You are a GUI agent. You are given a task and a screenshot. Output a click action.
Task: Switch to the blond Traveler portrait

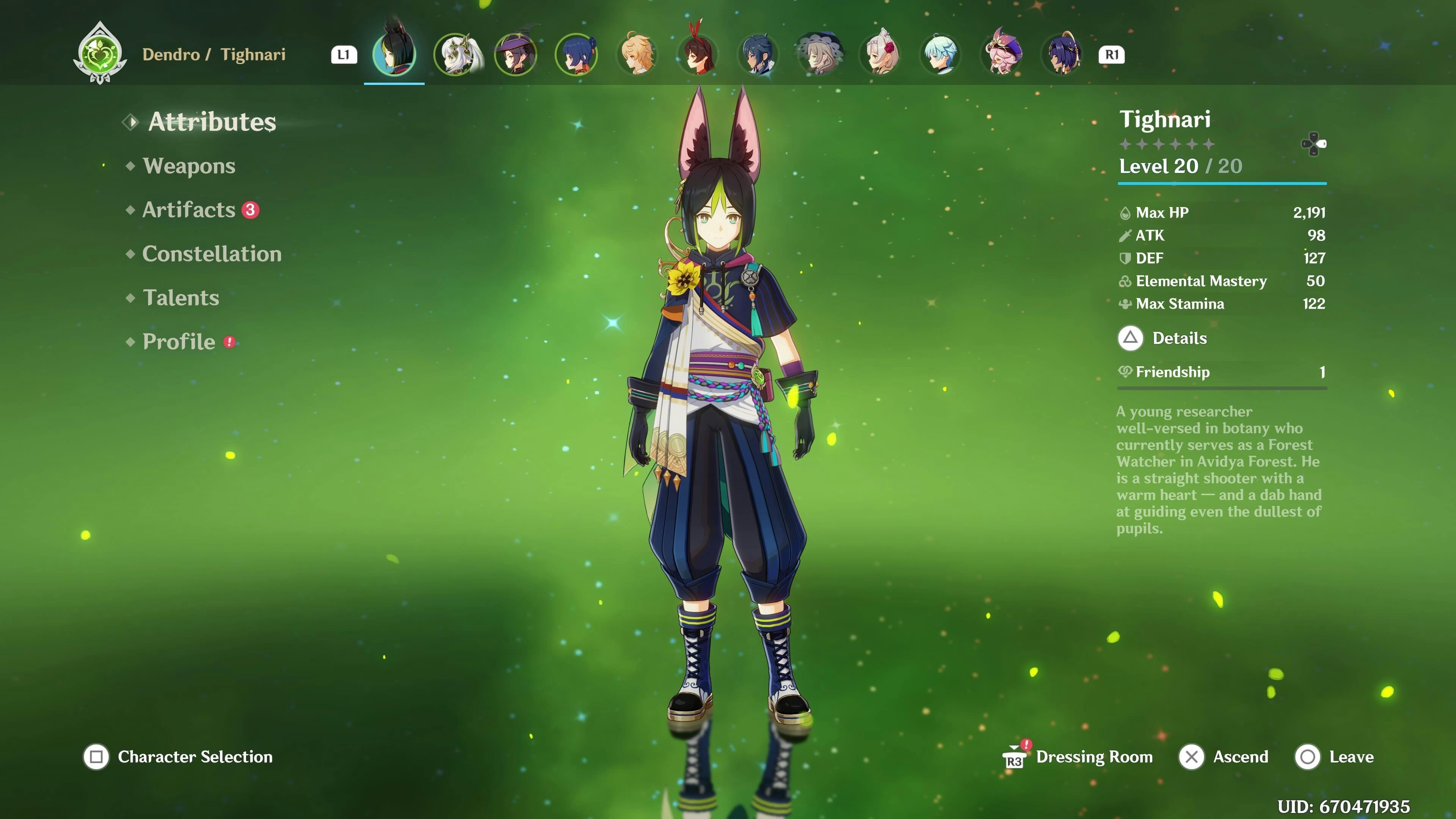[637, 54]
